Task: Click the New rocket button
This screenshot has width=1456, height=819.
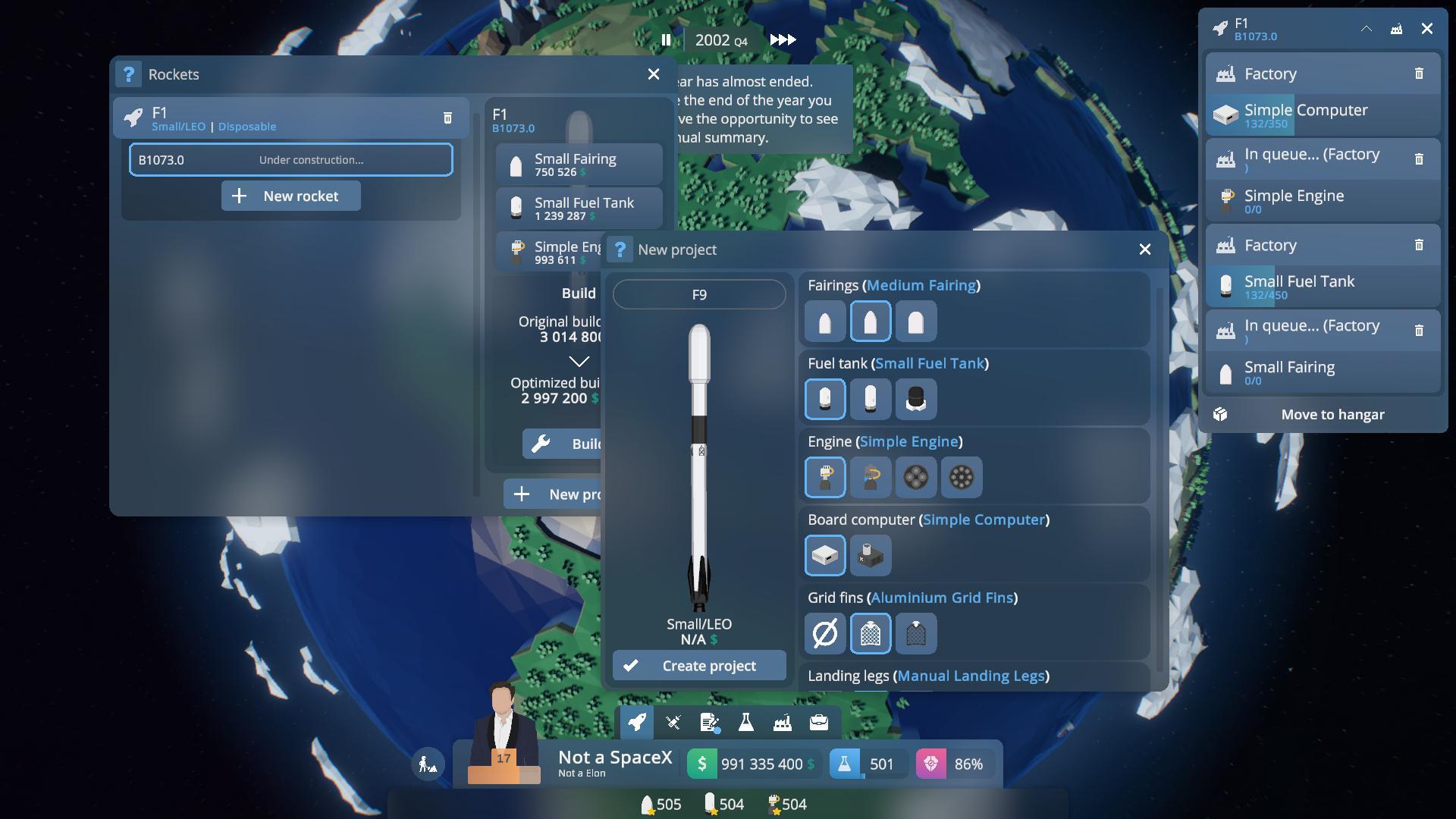Action: (x=290, y=196)
